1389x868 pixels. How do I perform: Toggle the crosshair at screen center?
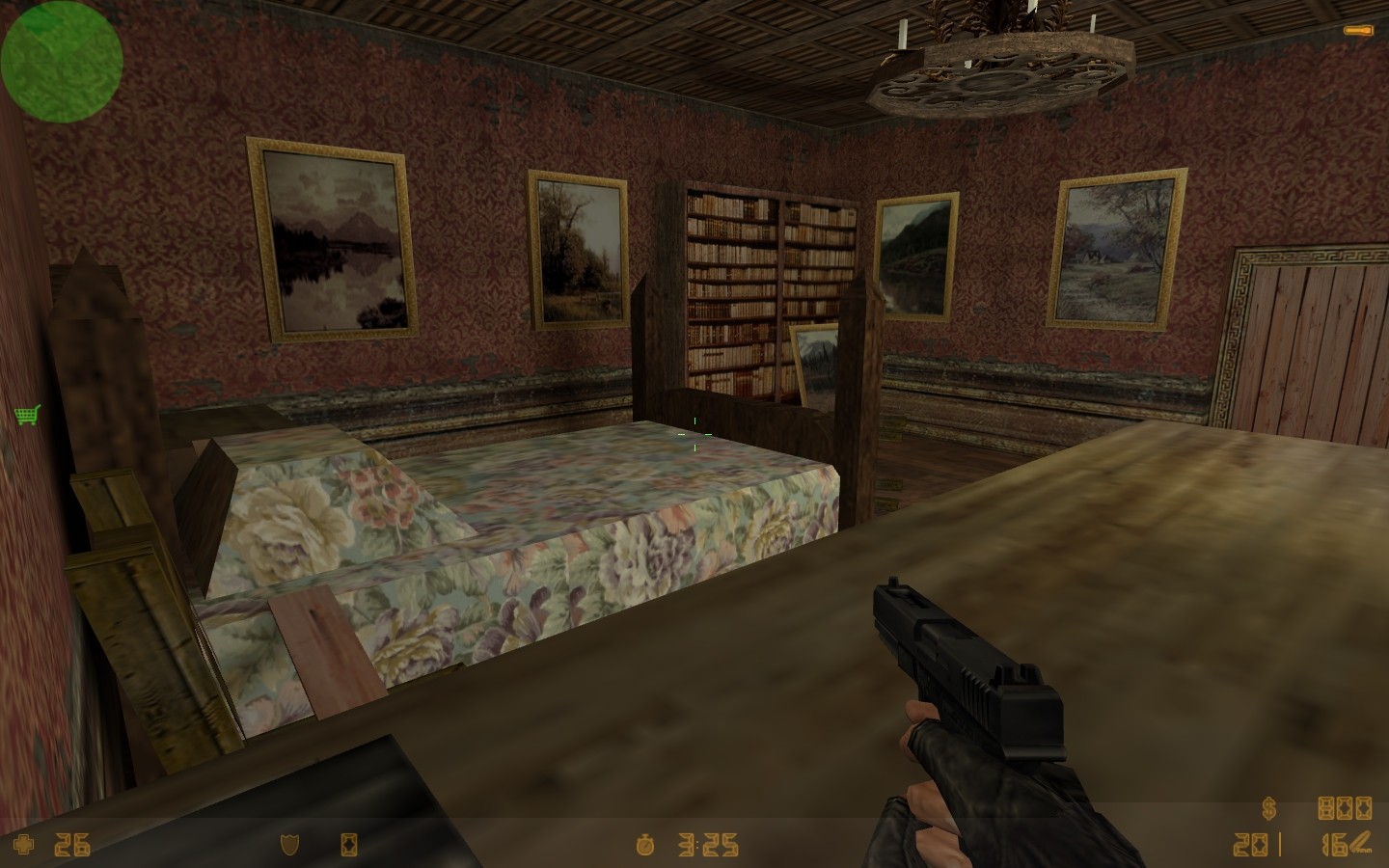[694, 434]
